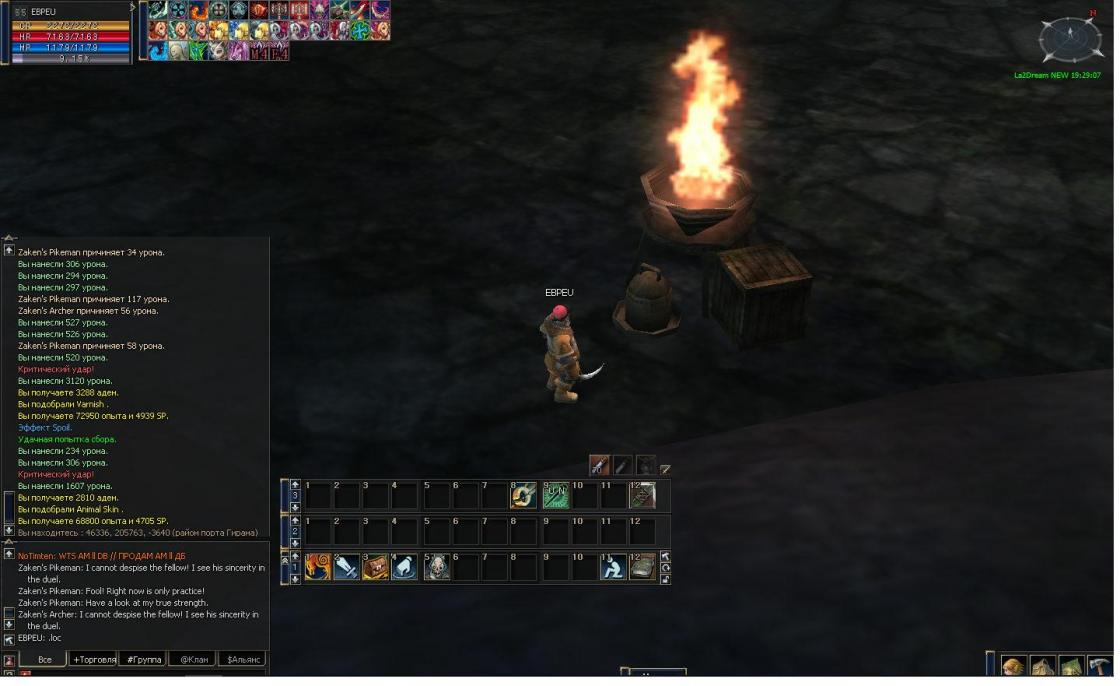Click the compass radar in the corner
1120x686 pixels.
pyautogui.click(x=1070, y=40)
